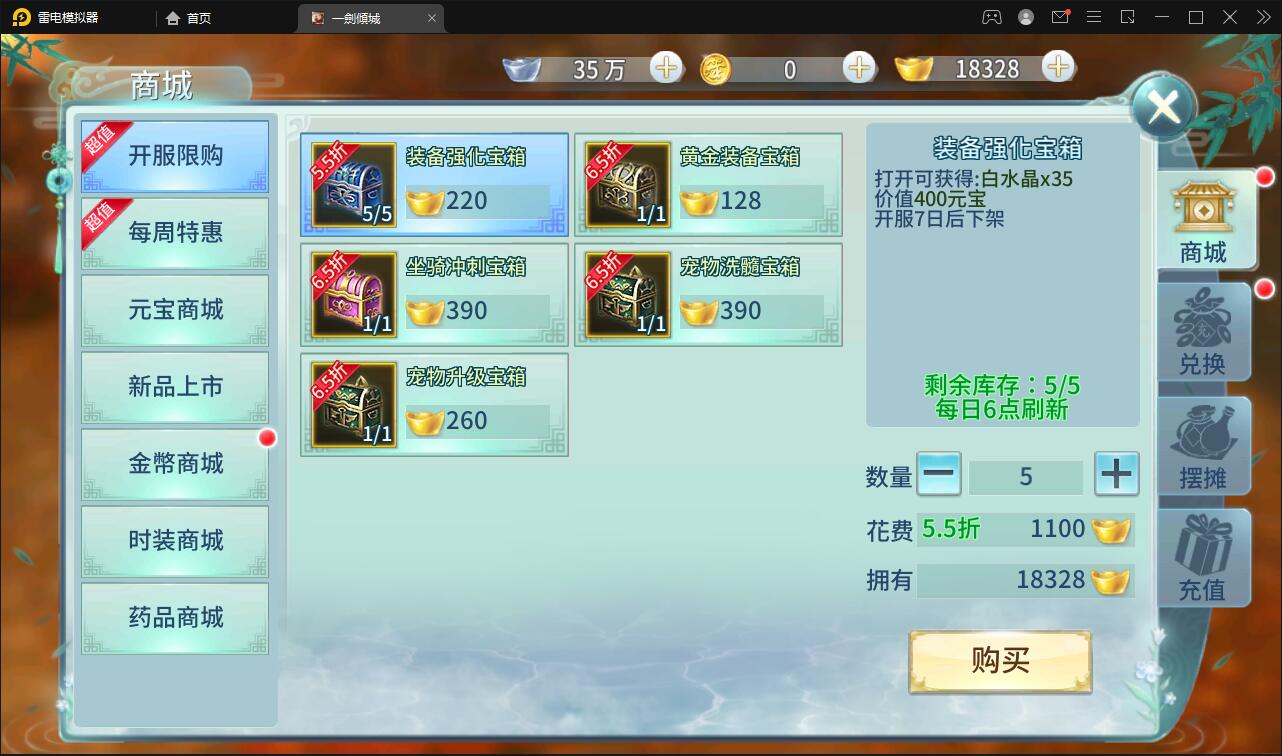Image resolution: width=1282 pixels, height=756 pixels.
Task: Click the 元宝 currency plus button
Action: click(1057, 68)
